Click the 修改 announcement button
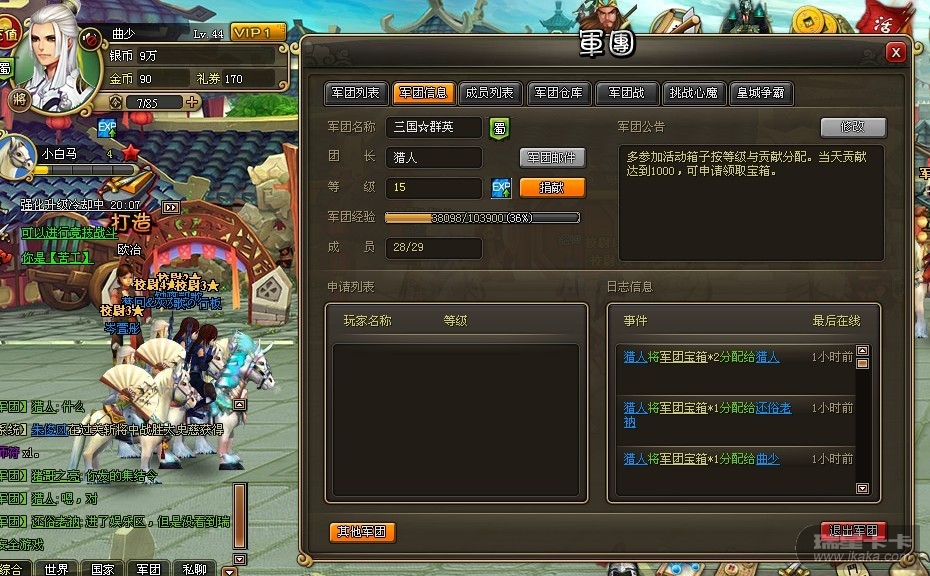The width and height of the screenshot is (930, 576). (853, 127)
